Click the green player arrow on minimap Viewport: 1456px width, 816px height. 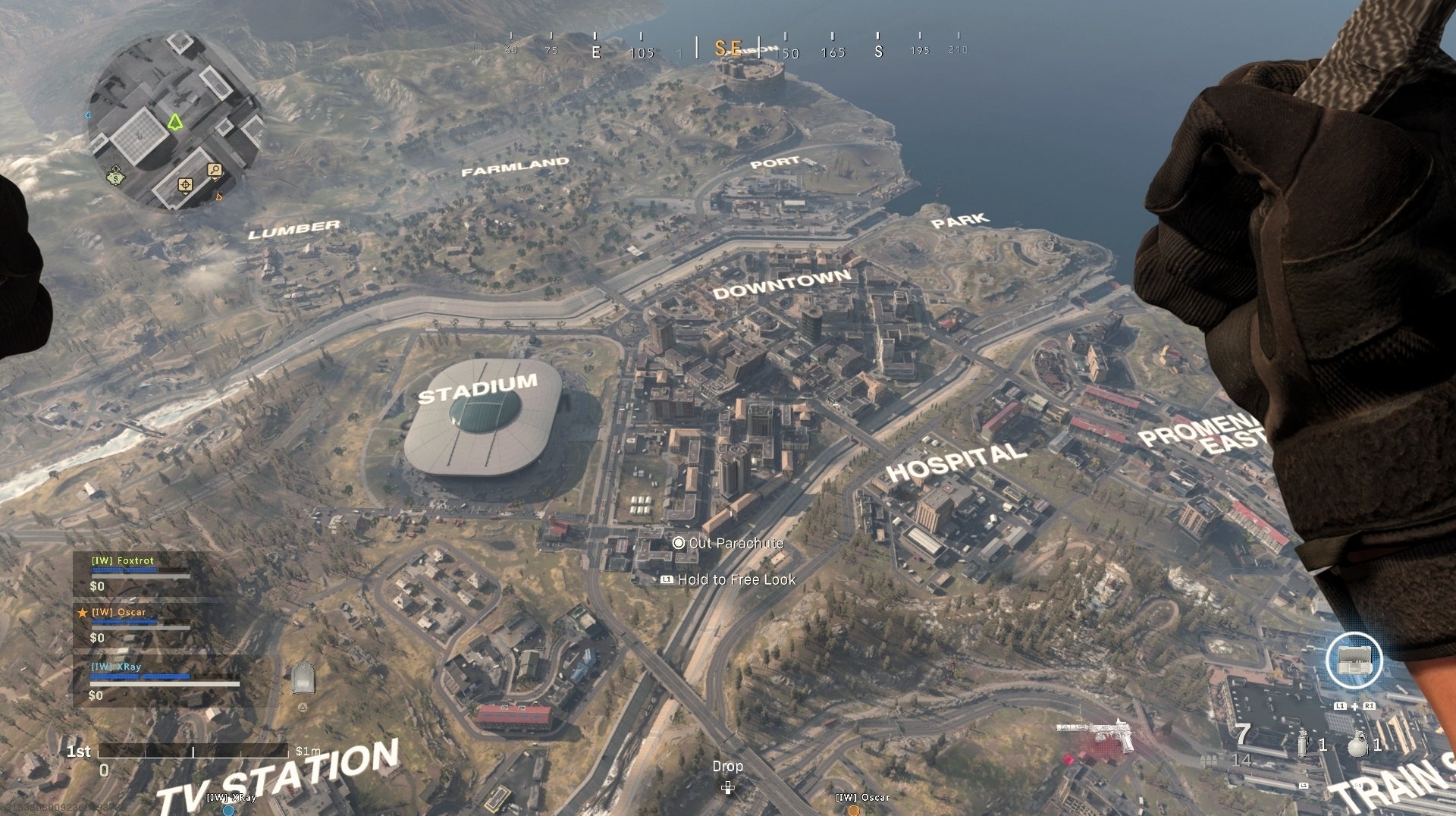(x=175, y=122)
